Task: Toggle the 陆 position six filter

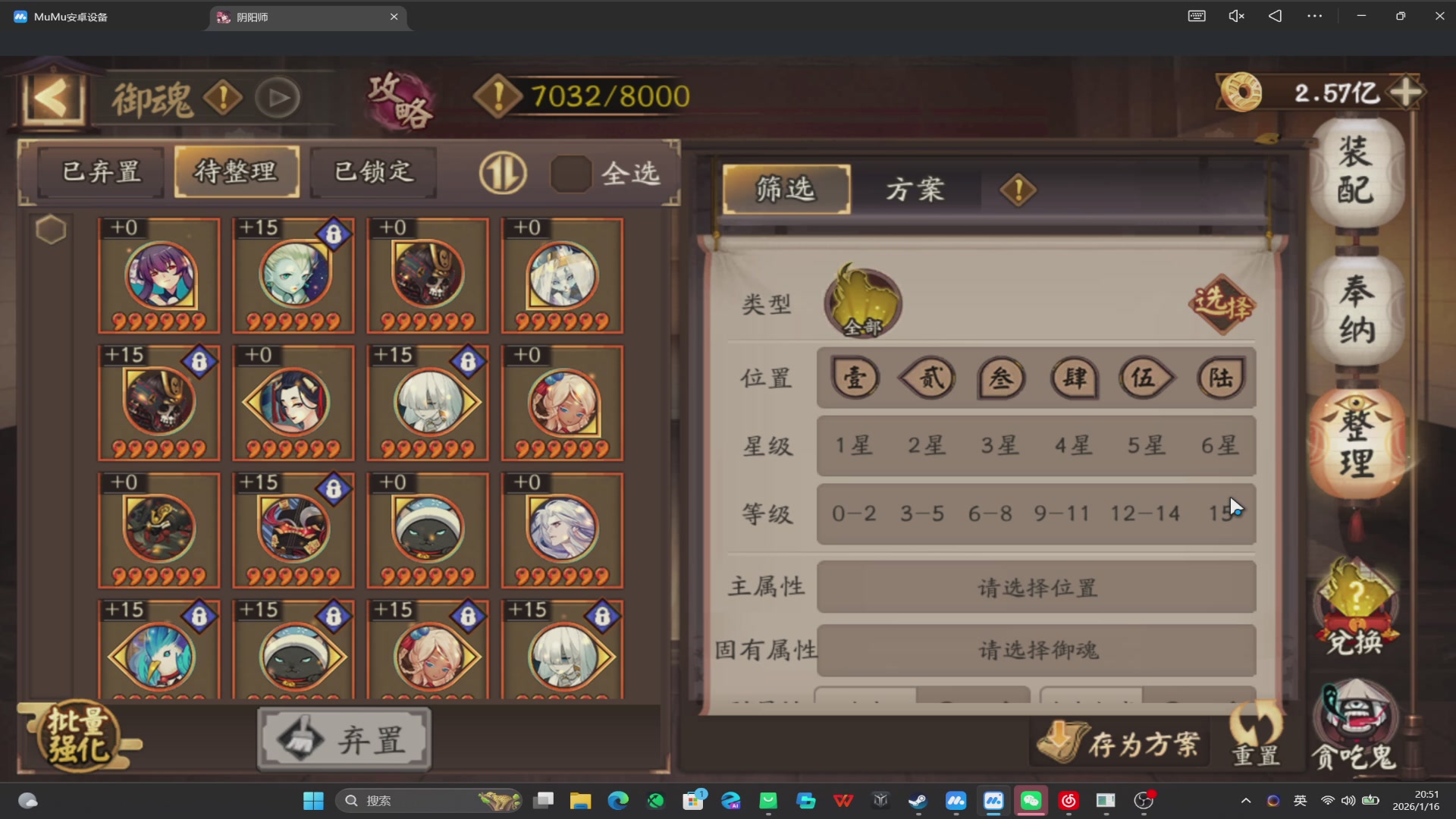Action: (1220, 378)
